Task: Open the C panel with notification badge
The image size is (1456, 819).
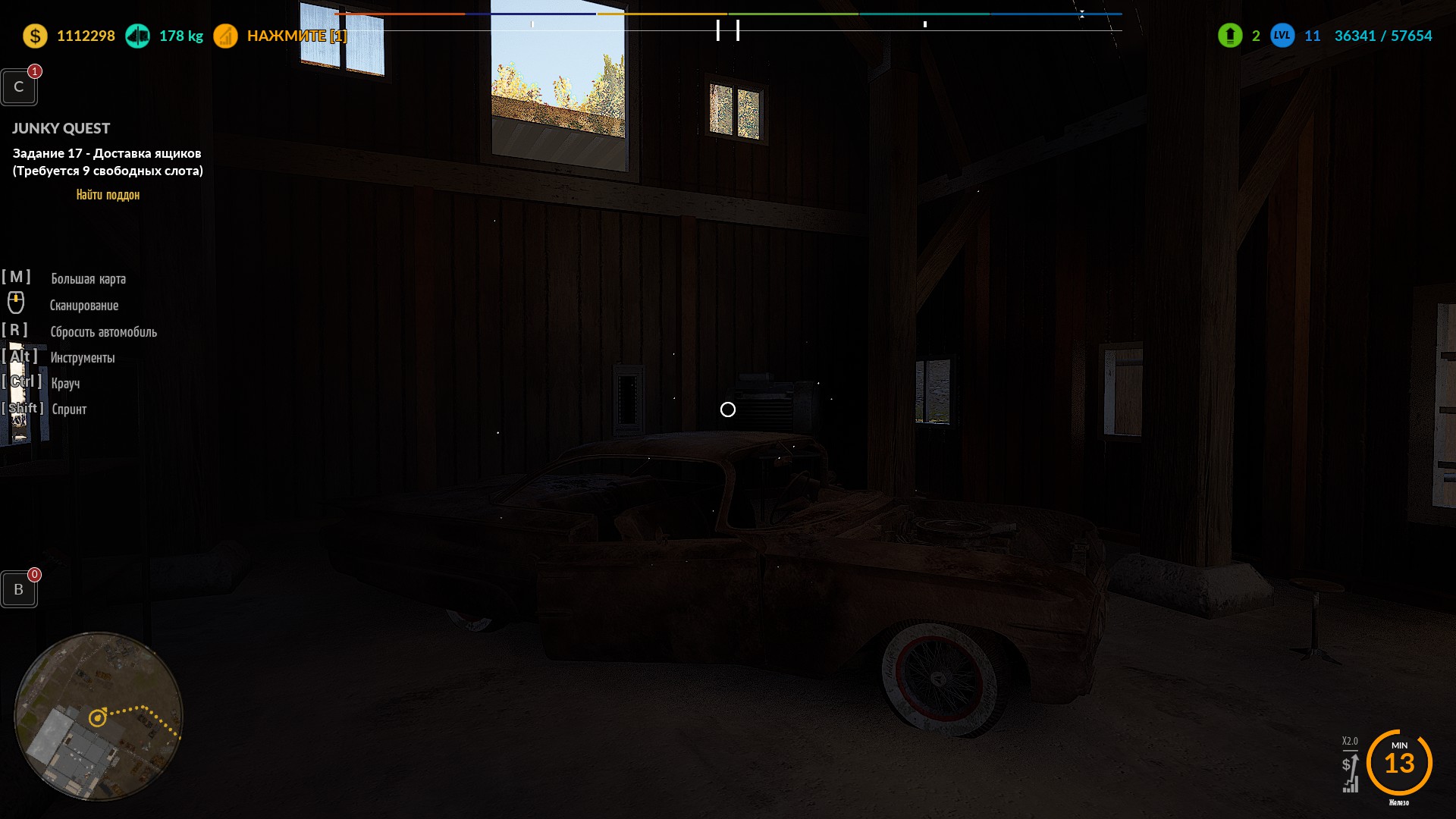Action: point(19,87)
